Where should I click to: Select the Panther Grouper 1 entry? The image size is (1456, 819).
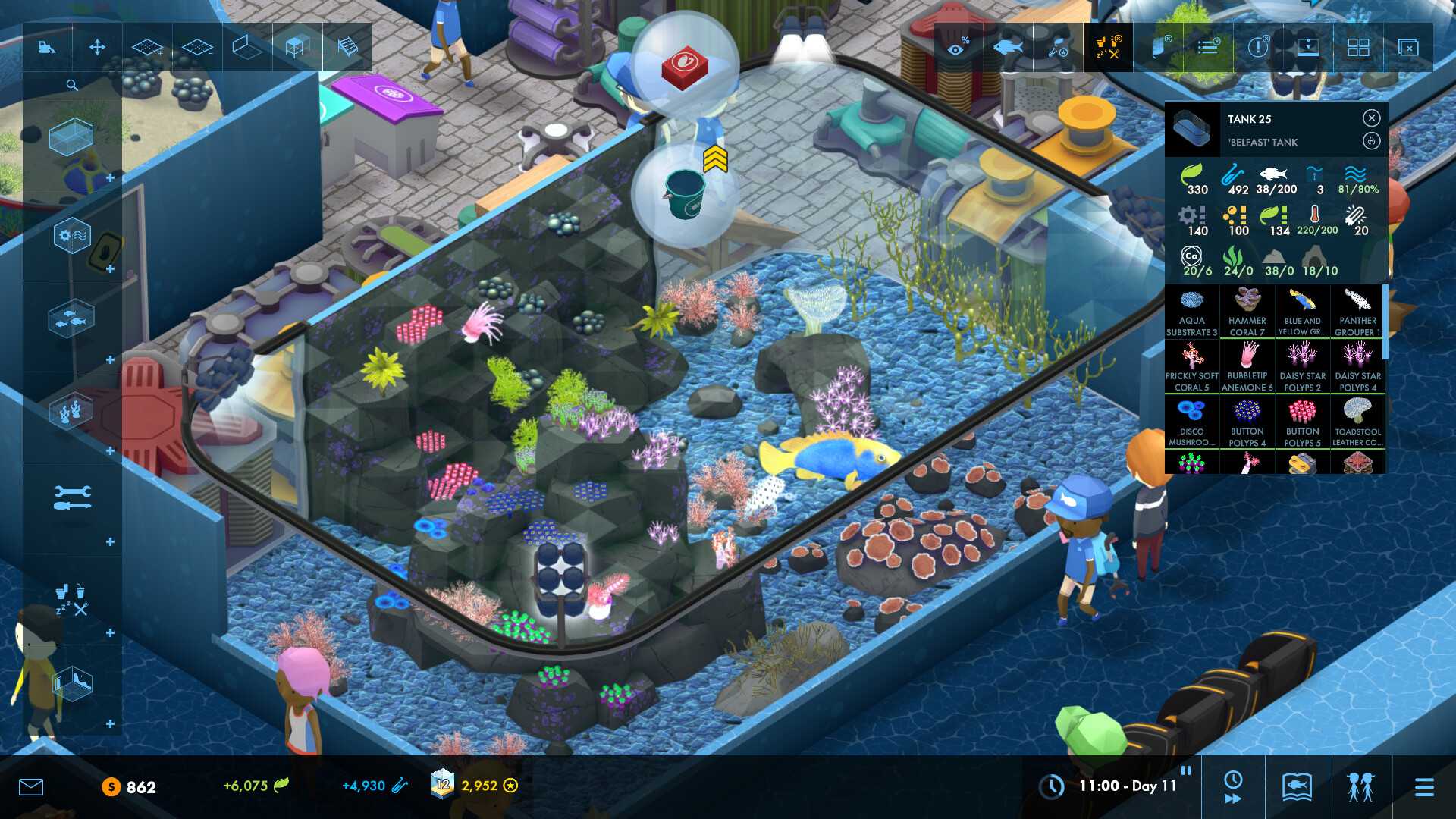pyautogui.click(x=1357, y=312)
